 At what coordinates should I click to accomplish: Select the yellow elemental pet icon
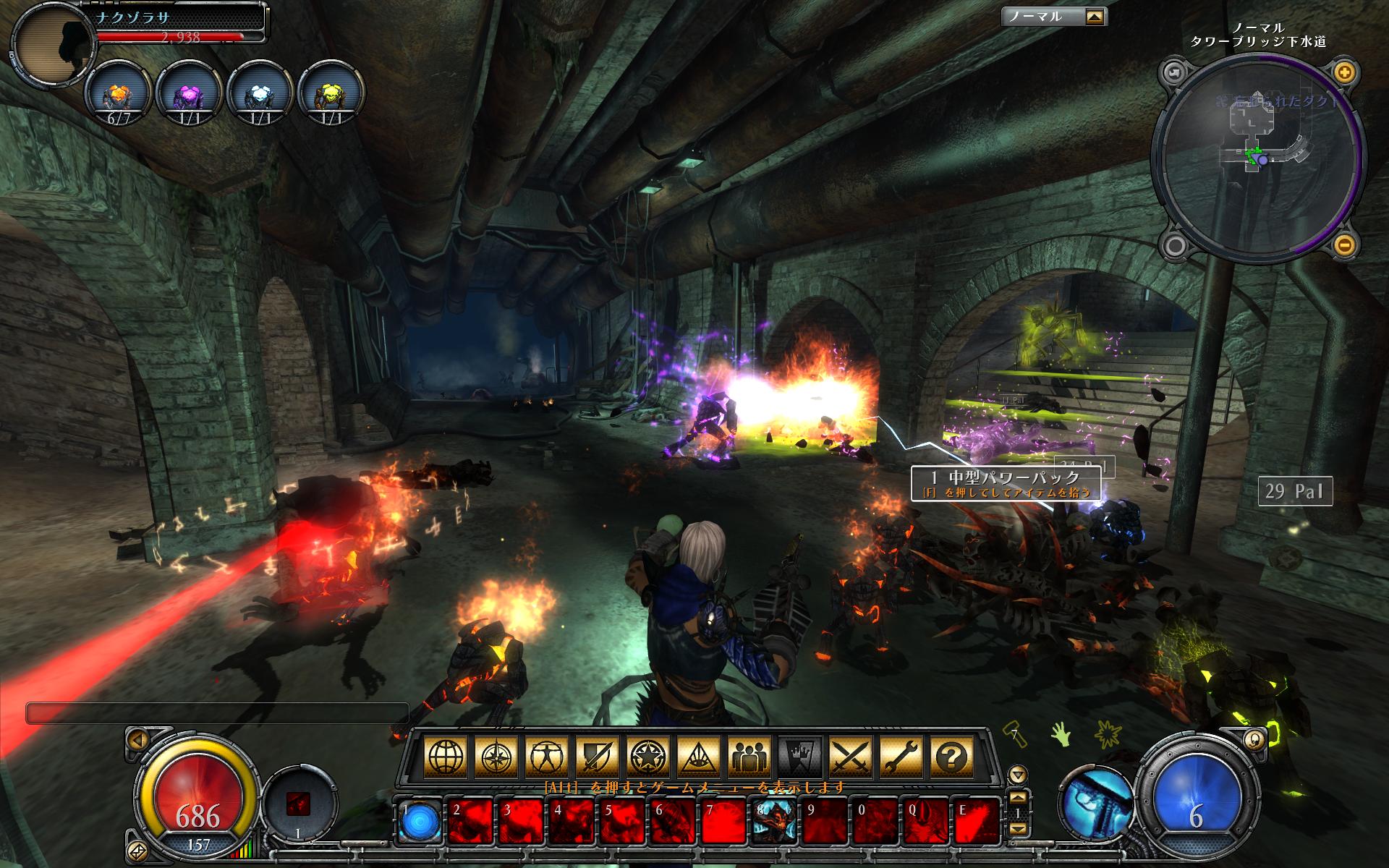[331, 98]
